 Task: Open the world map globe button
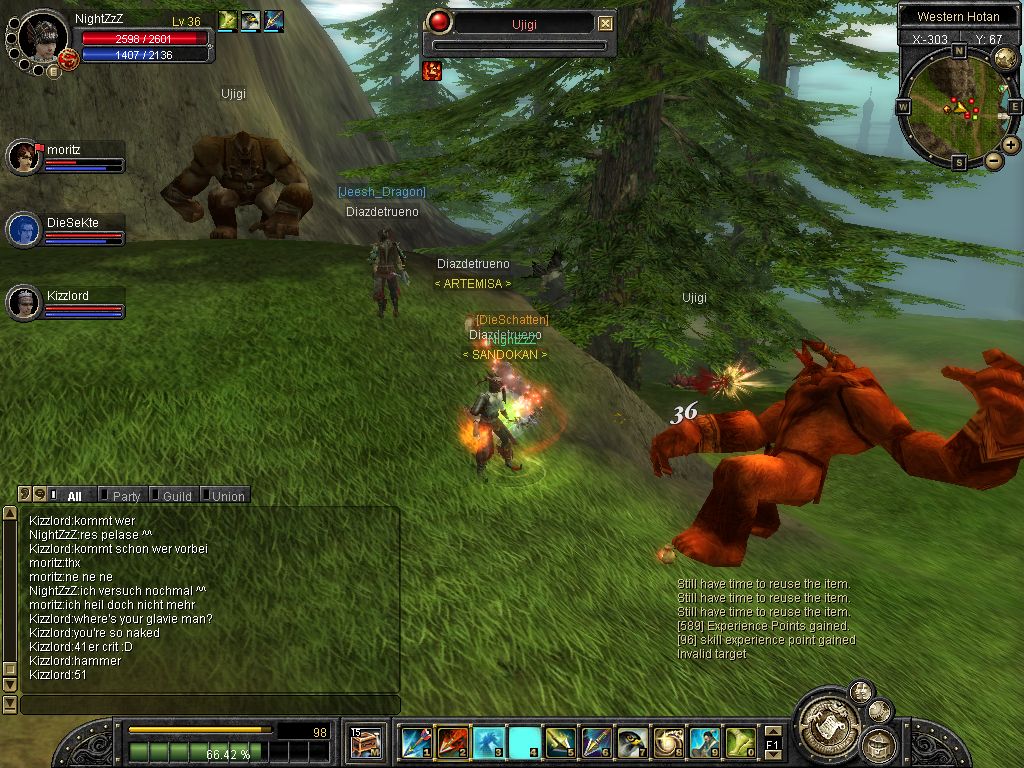[1005, 59]
